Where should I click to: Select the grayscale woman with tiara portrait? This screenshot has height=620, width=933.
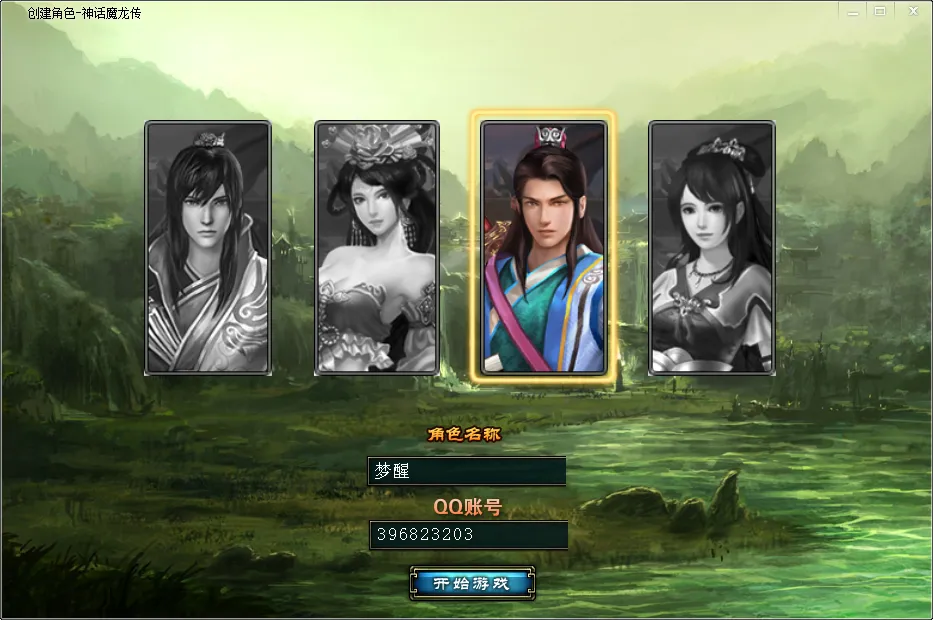pos(711,248)
